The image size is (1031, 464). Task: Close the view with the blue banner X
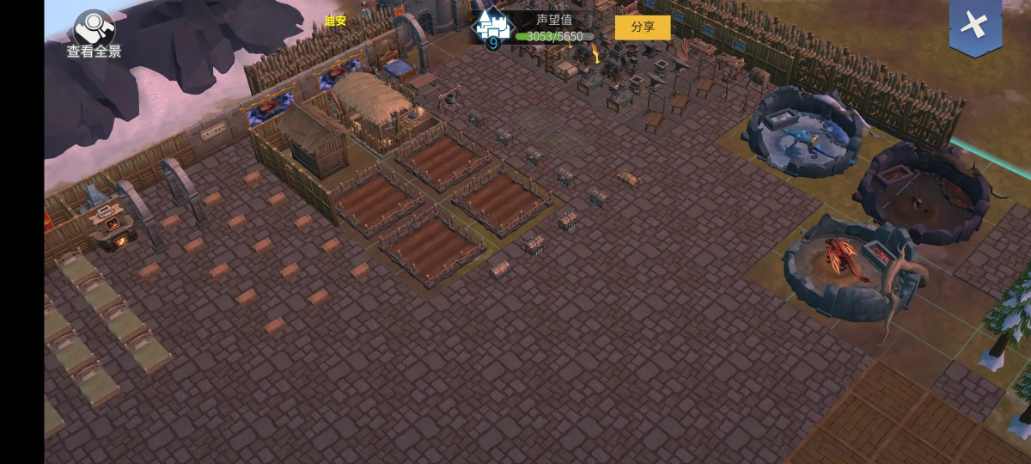[x=974, y=26]
